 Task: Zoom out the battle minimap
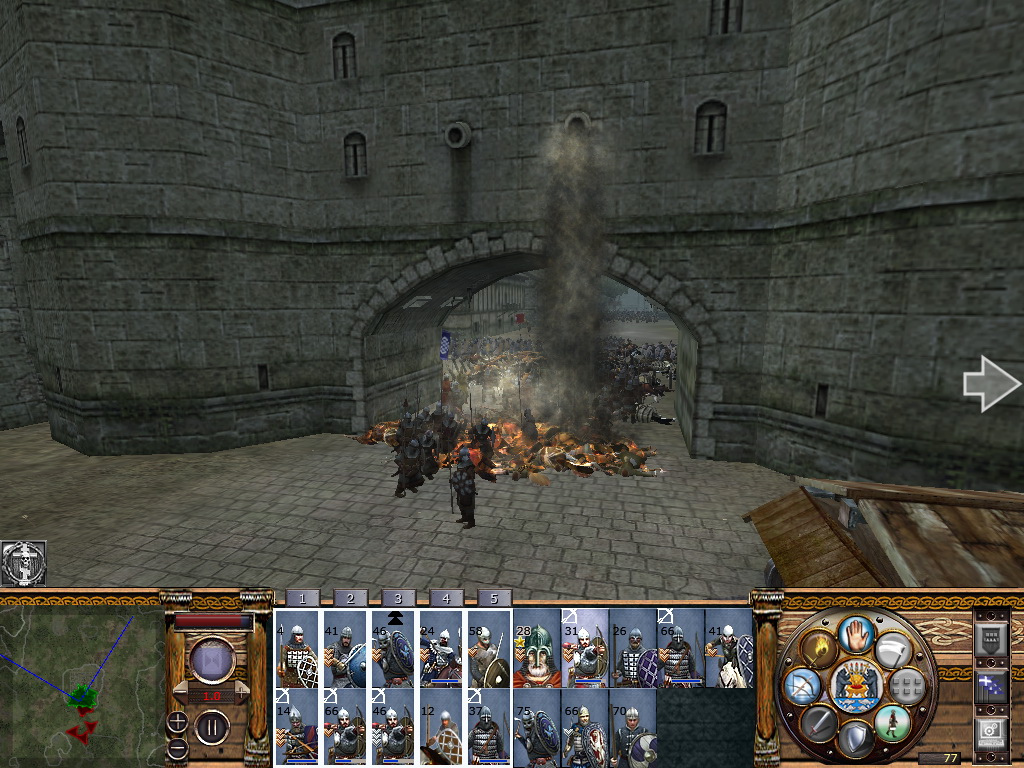tap(177, 747)
